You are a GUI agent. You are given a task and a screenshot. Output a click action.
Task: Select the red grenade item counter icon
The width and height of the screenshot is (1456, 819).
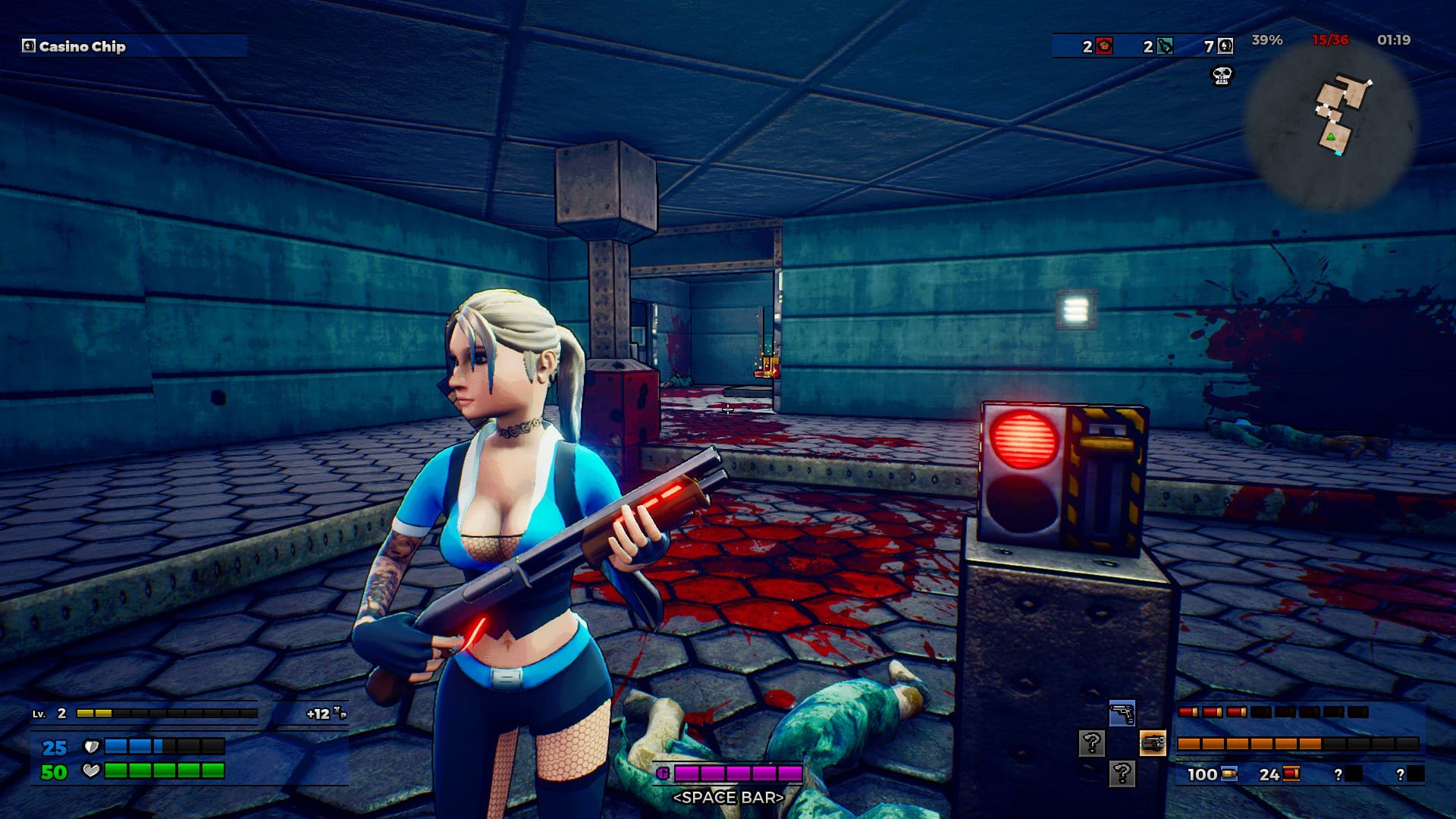click(x=1104, y=46)
